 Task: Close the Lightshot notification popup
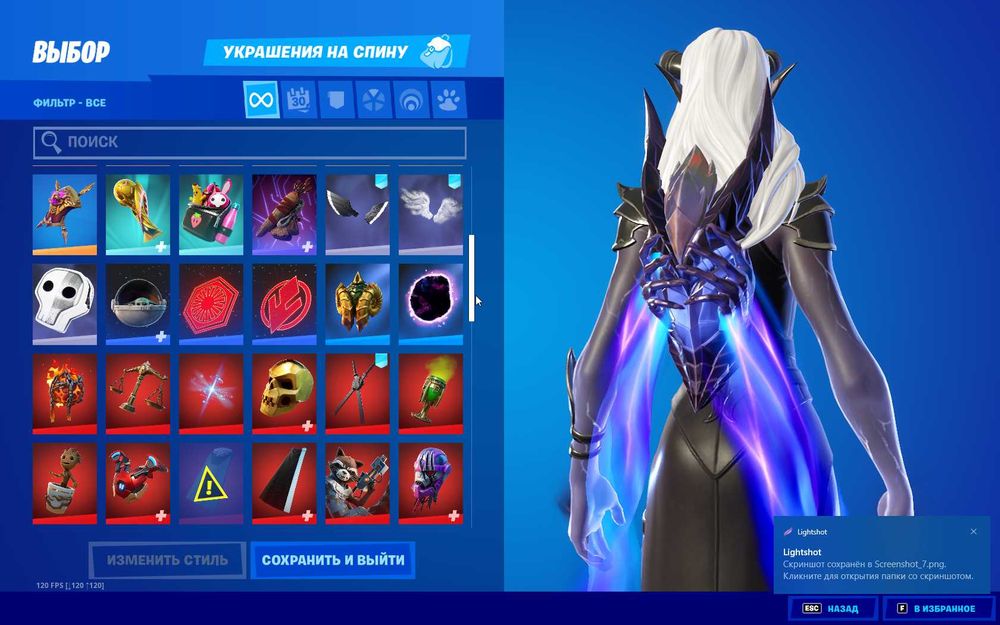[x=974, y=532]
